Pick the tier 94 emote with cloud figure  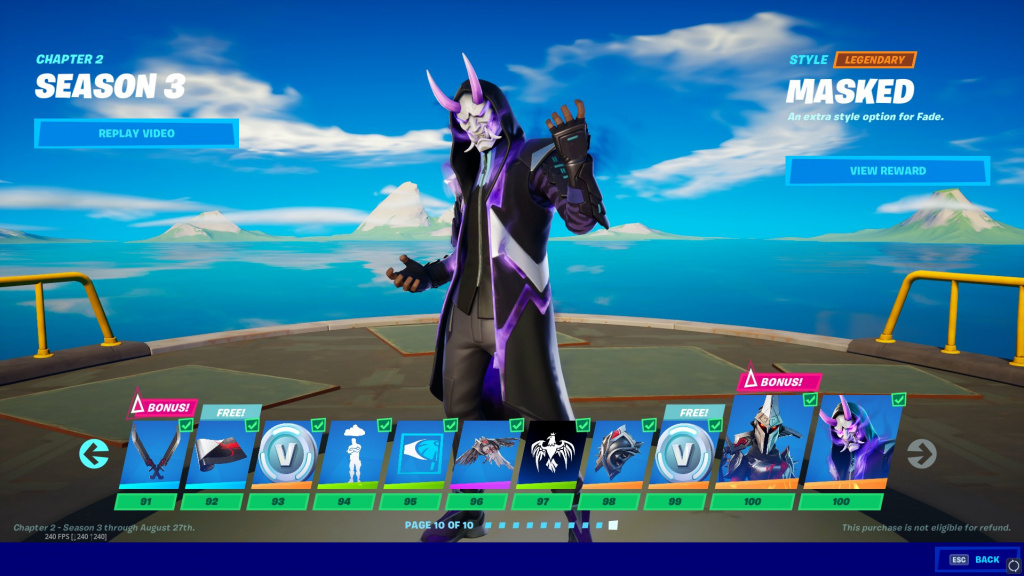(352, 454)
